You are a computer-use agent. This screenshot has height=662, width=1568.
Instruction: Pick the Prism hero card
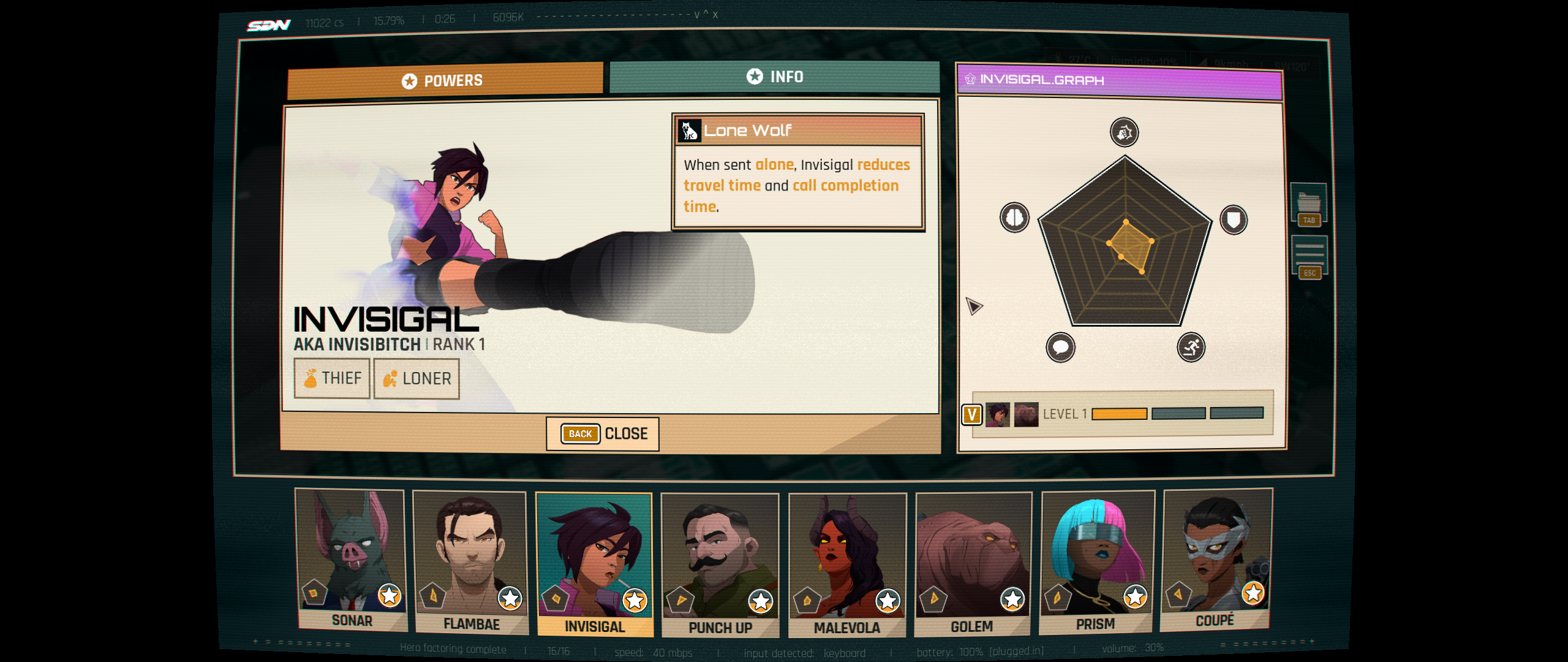(1096, 561)
